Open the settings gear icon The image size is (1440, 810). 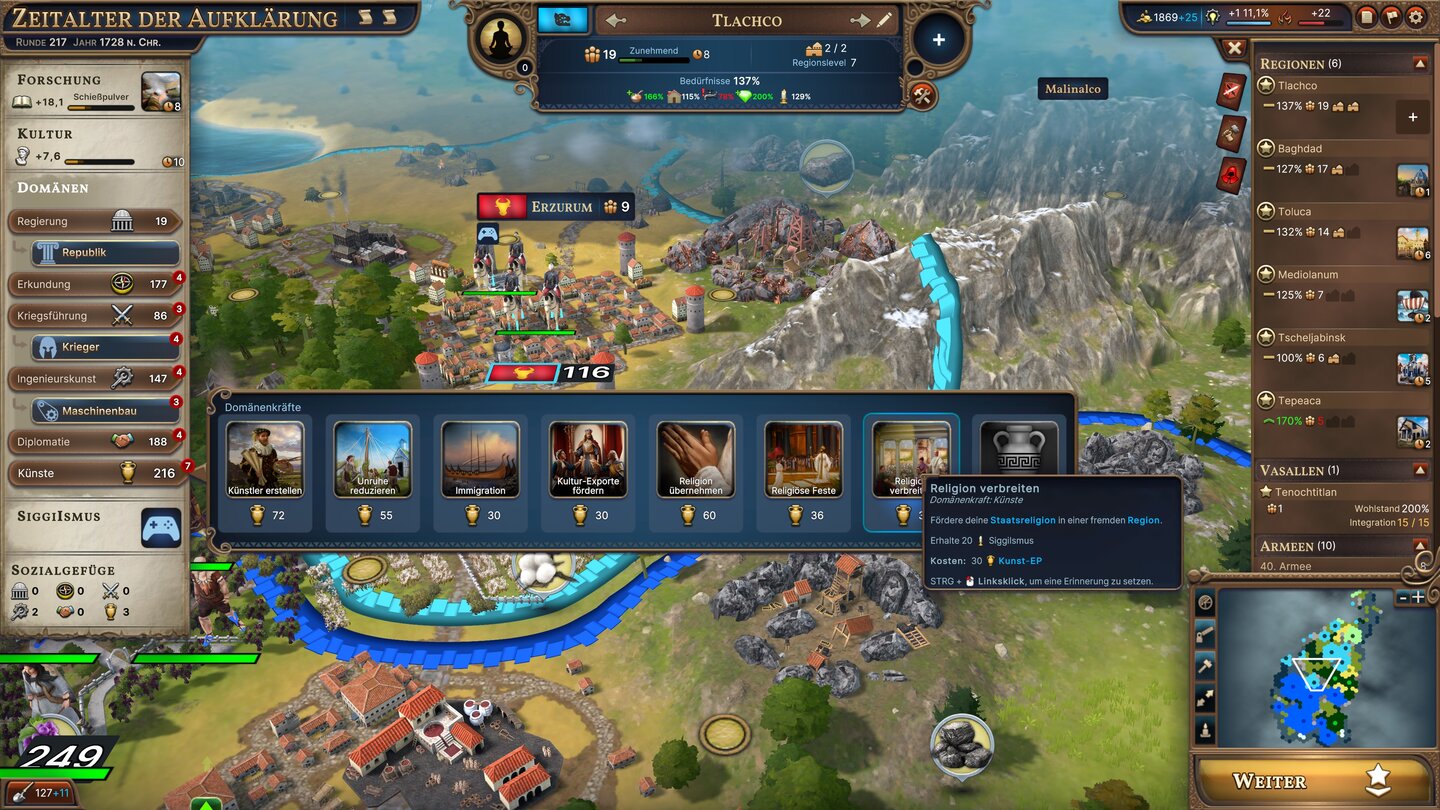coord(1416,16)
